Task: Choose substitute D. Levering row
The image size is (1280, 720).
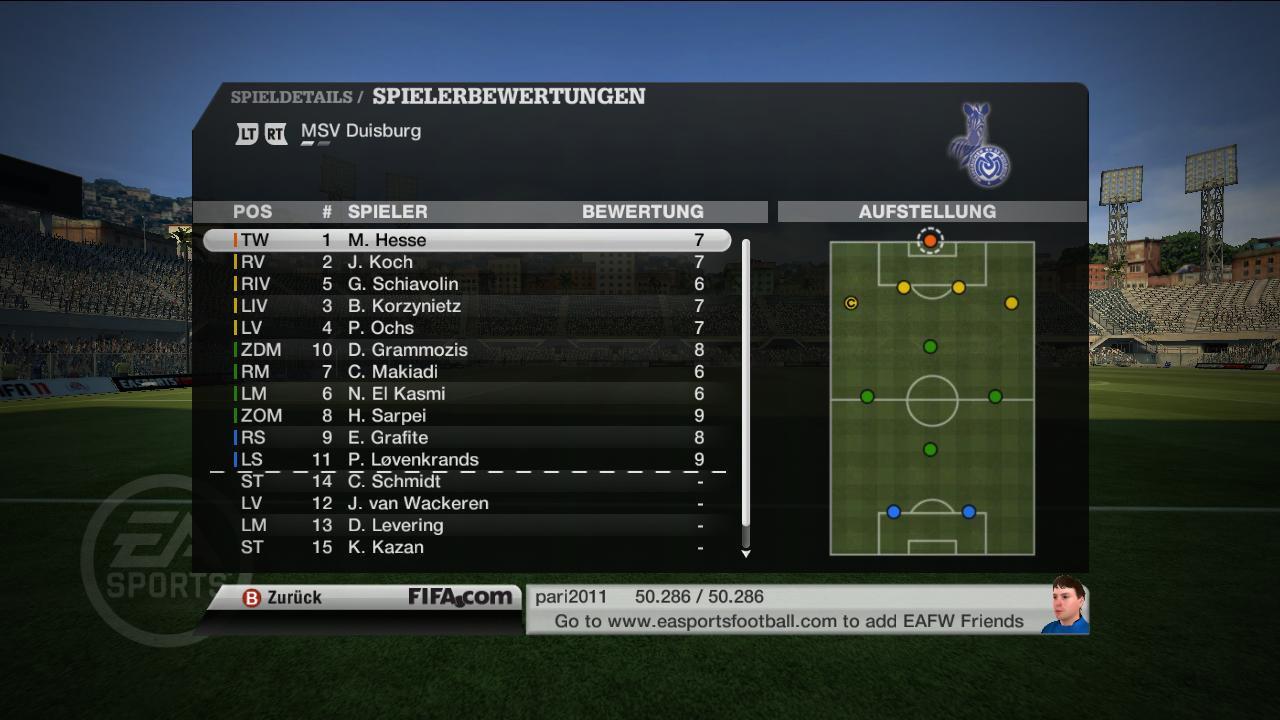Action: [x=466, y=526]
